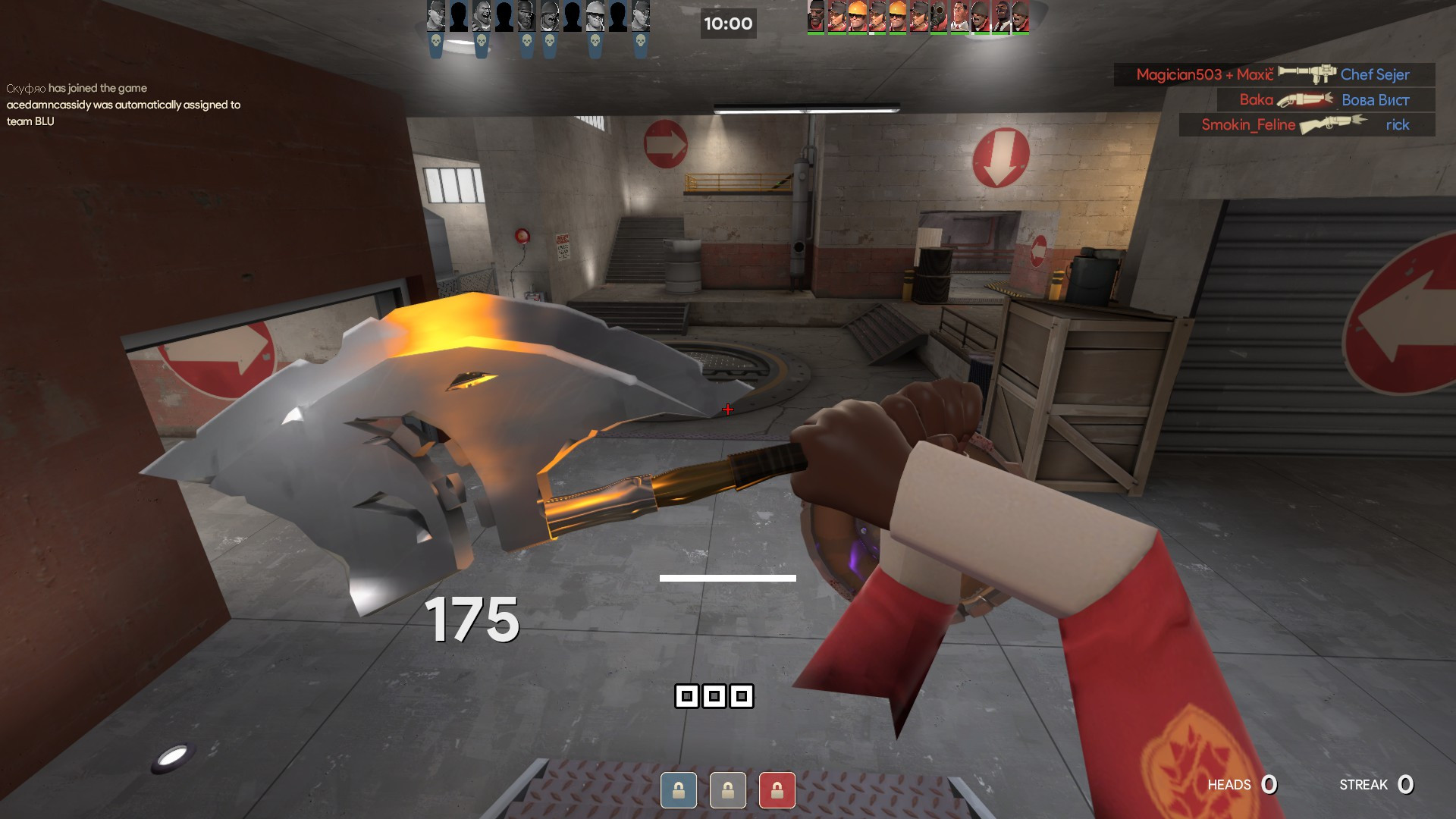This screenshot has height=819, width=1456.
Task: Click the flaming shotgun kill icon next to Baka
Action: tap(1305, 100)
